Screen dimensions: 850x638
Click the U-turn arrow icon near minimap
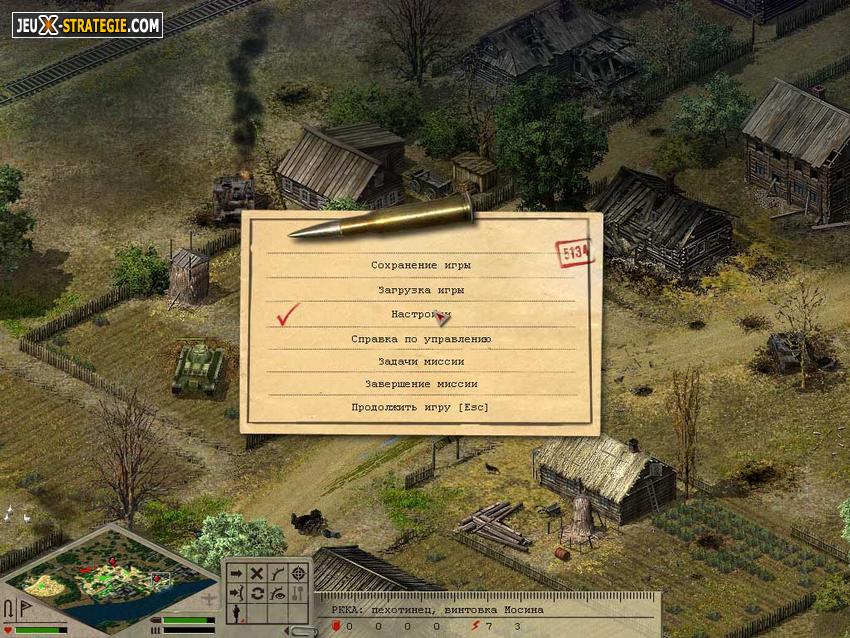[x=9, y=609]
